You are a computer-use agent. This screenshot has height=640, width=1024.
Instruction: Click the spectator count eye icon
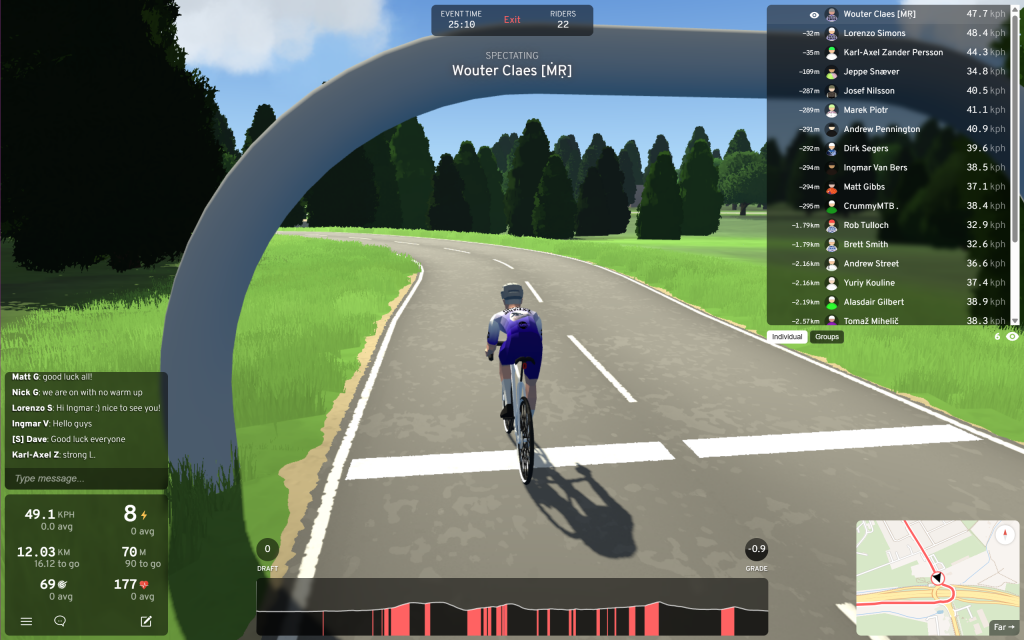coord(1012,337)
